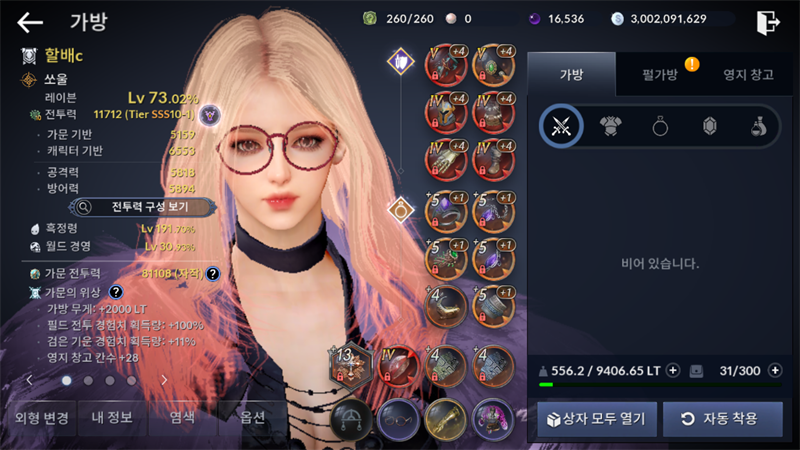Viewport: 800px width, 450px height.
Task: Click the 상자 모두 열기 button
Action: (597, 418)
